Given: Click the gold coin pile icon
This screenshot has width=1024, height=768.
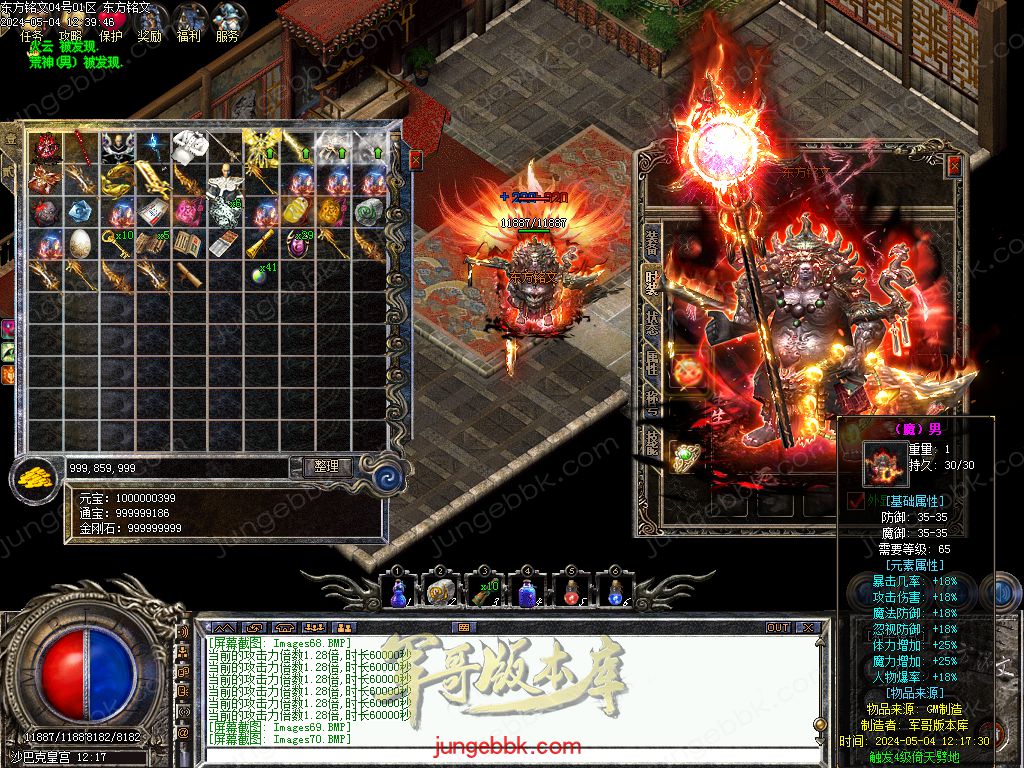Looking at the screenshot, I should point(35,479).
